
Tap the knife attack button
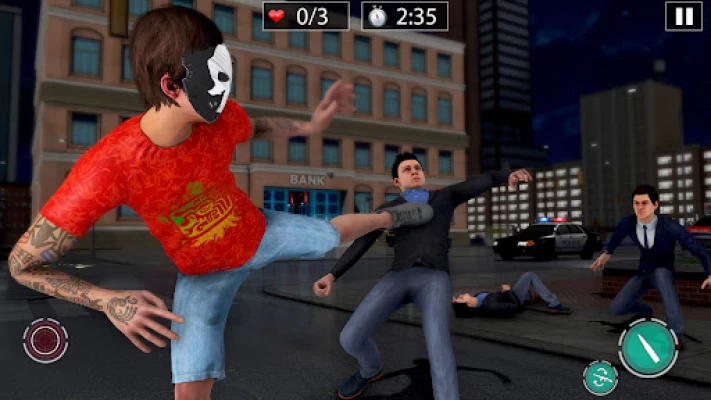[x=648, y=347]
